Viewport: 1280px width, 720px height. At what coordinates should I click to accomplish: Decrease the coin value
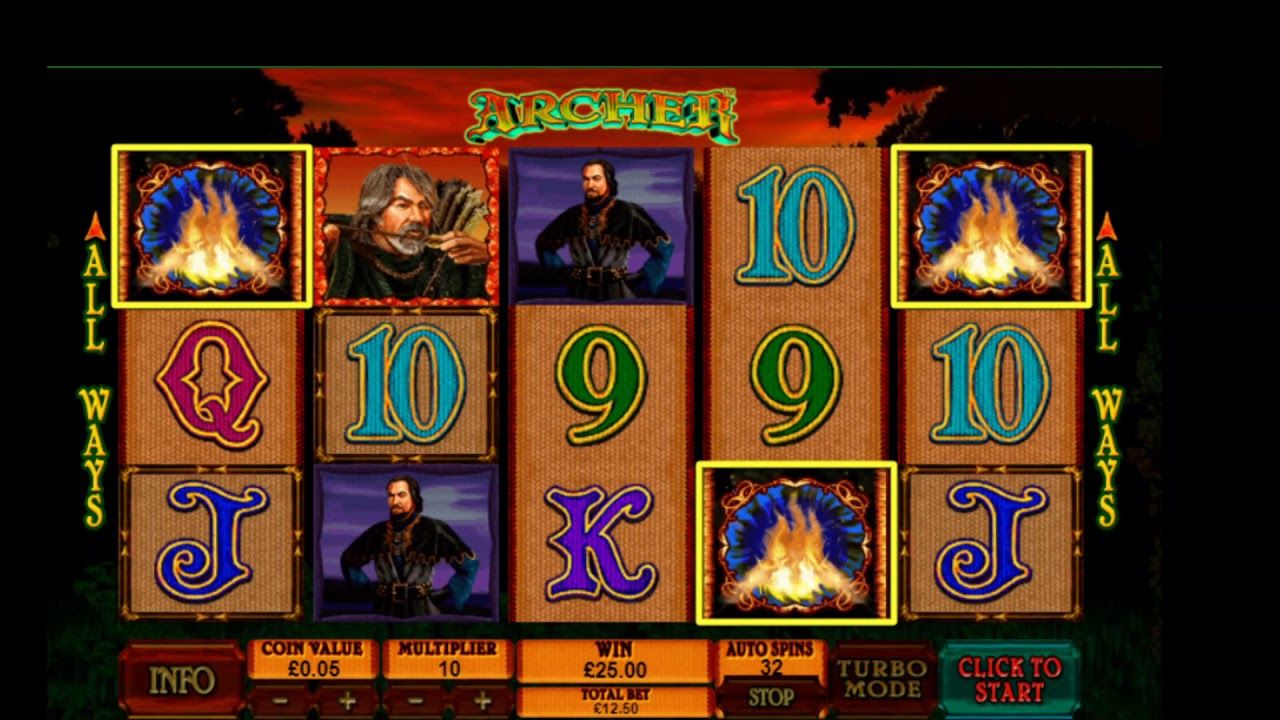tap(280, 700)
